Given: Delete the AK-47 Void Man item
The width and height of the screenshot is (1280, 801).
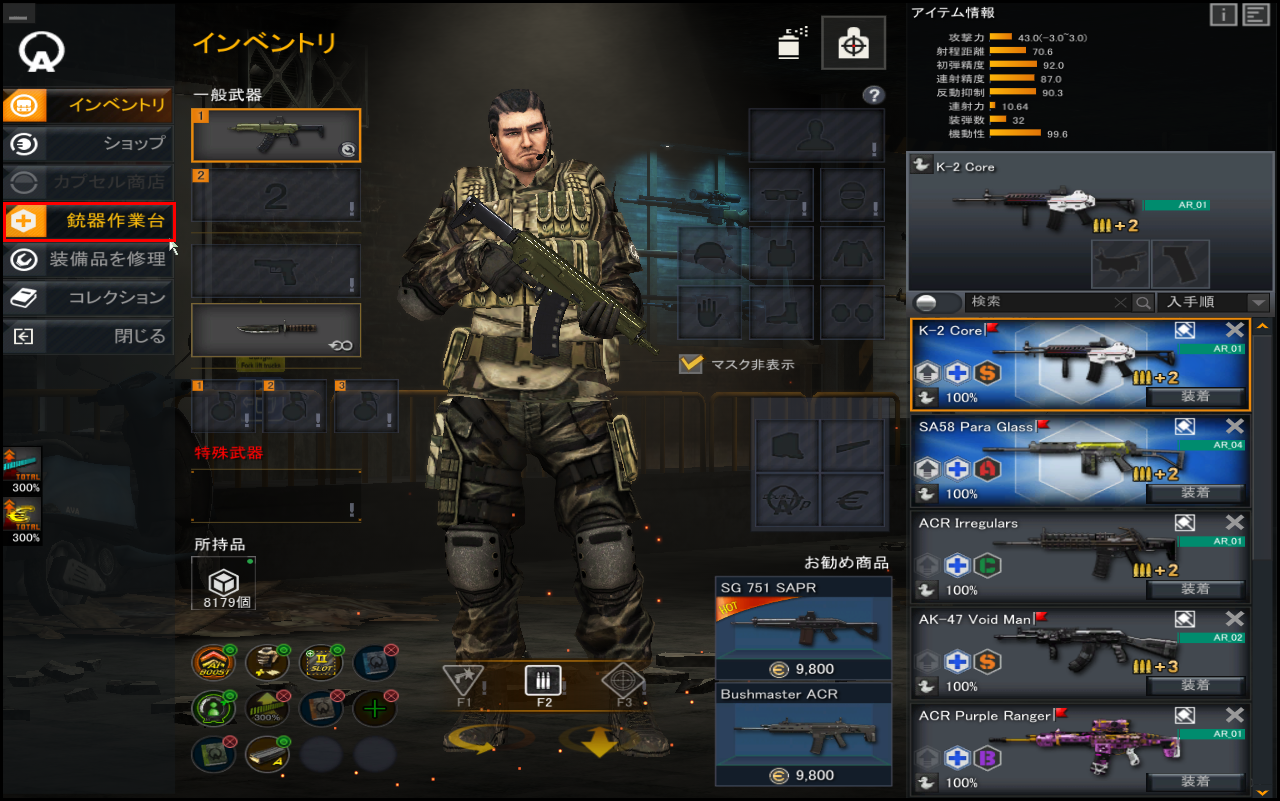Looking at the screenshot, I should tap(1235, 619).
